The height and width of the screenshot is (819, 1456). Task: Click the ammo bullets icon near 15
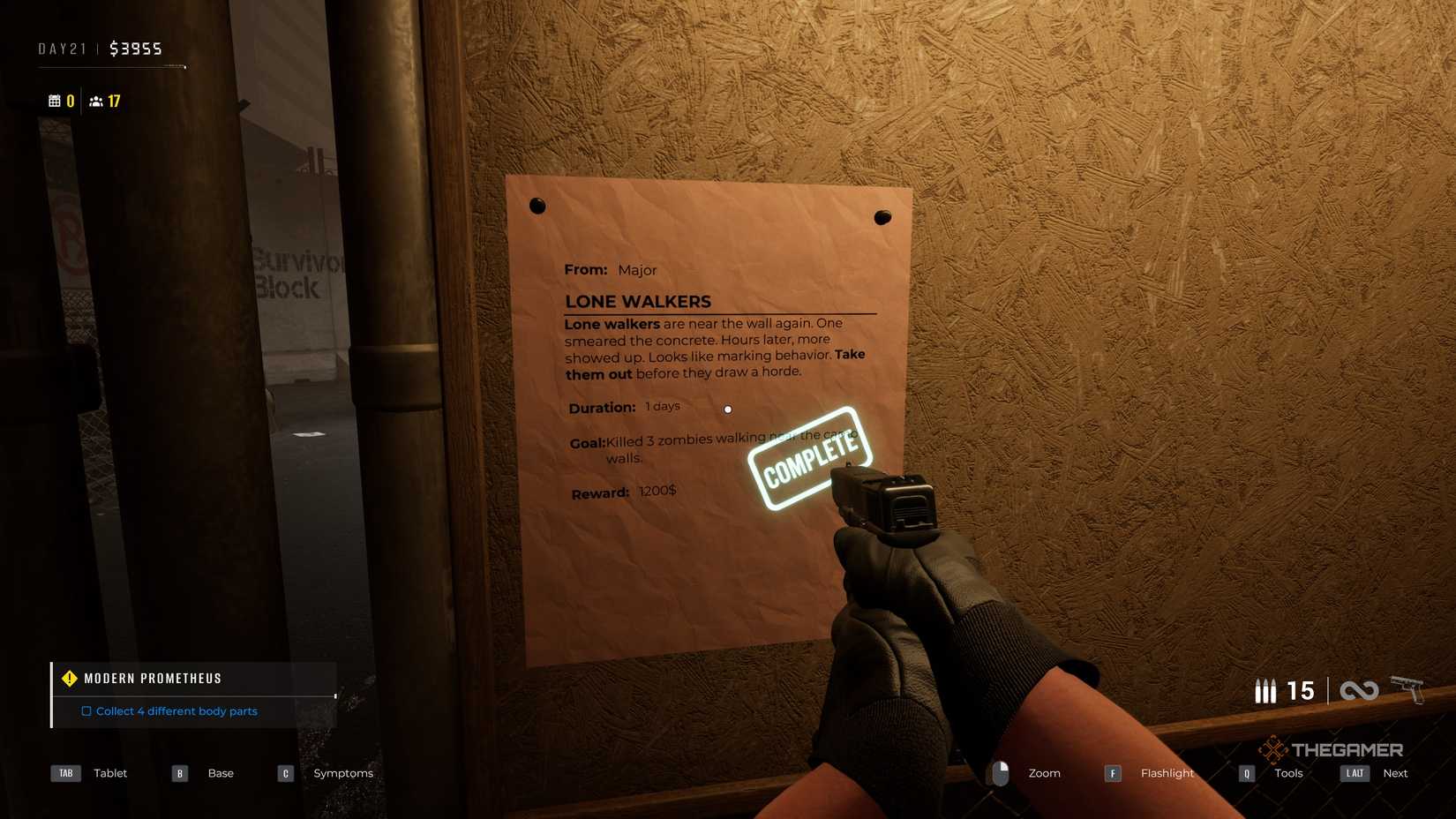[1266, 691]
